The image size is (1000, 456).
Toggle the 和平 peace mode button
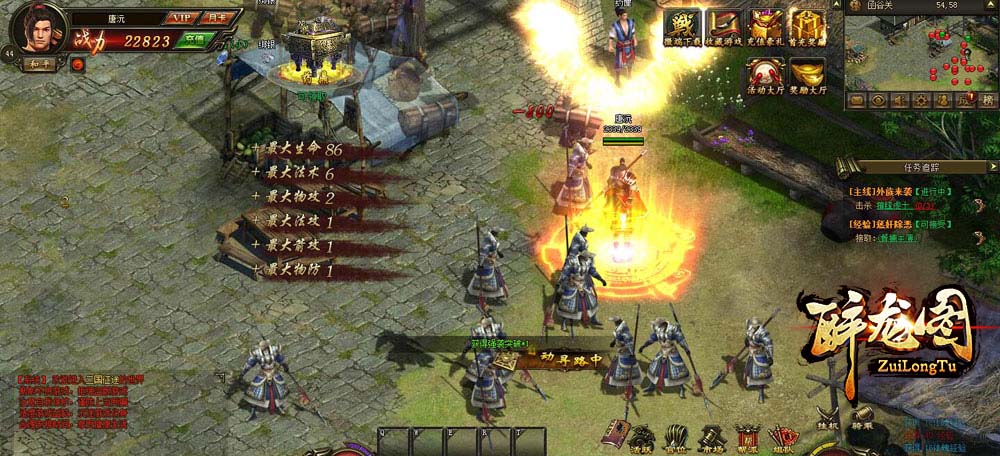coord(38,63)
